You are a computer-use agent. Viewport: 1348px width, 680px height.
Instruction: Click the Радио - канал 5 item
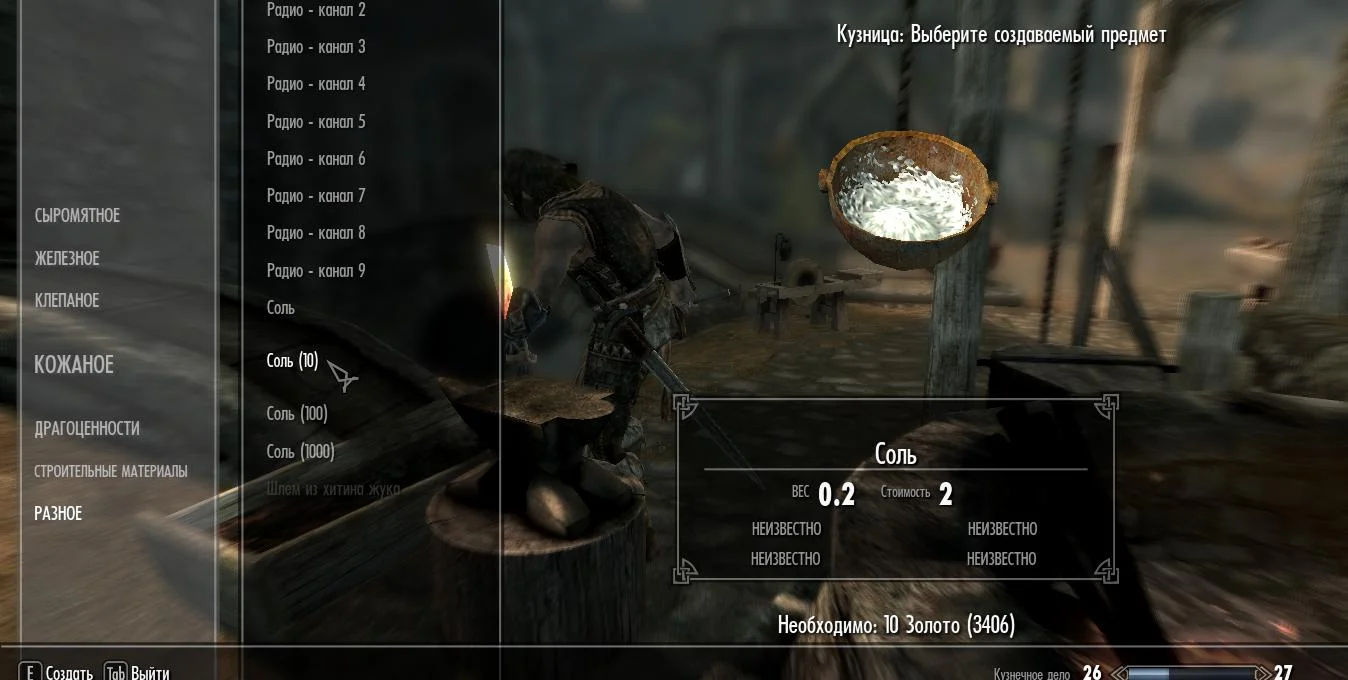coord(316,122)
